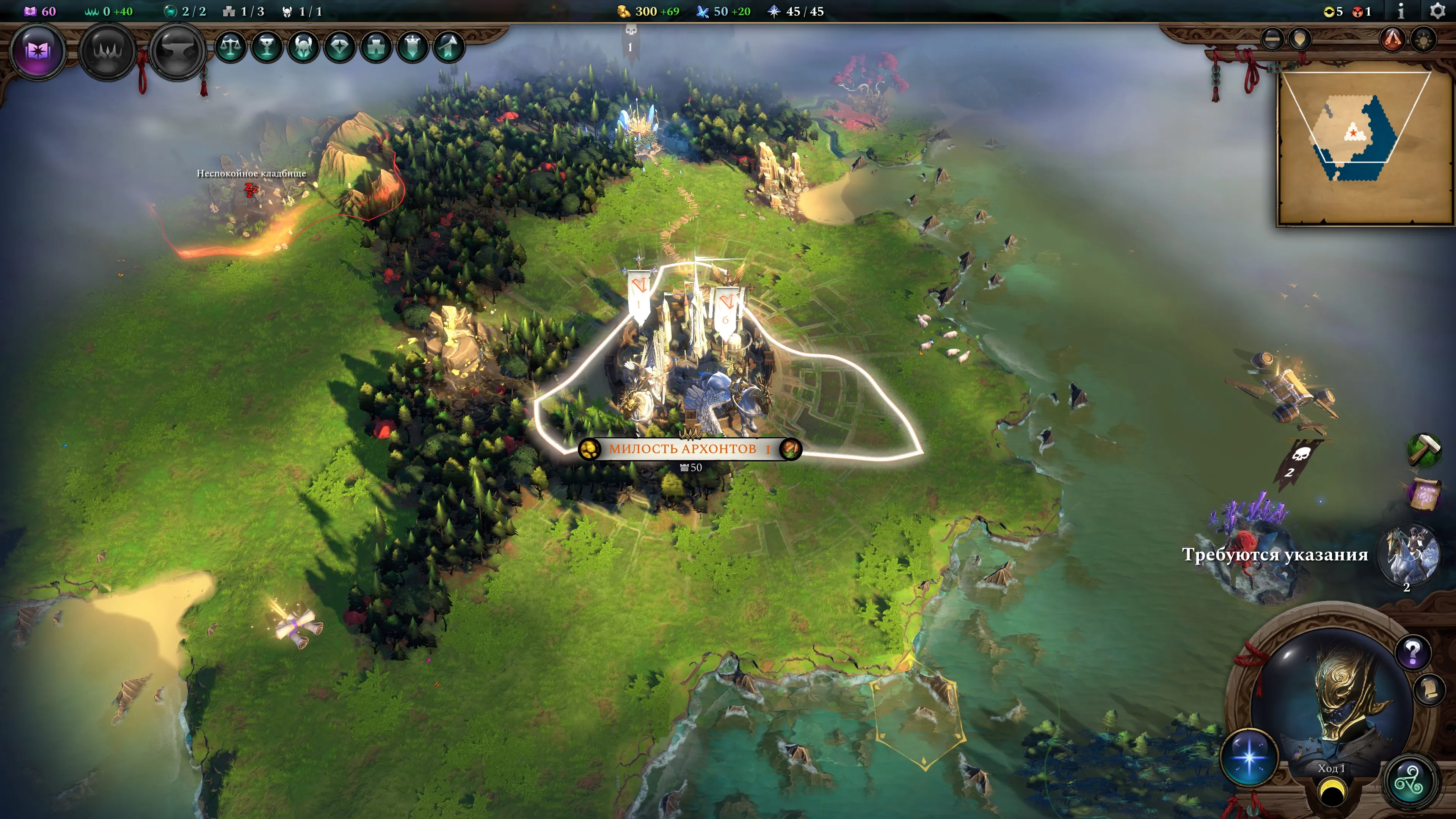Open the info "i" panel
The width and height of the screenshot is (1456, 819).
click(x=1401, y=11)
